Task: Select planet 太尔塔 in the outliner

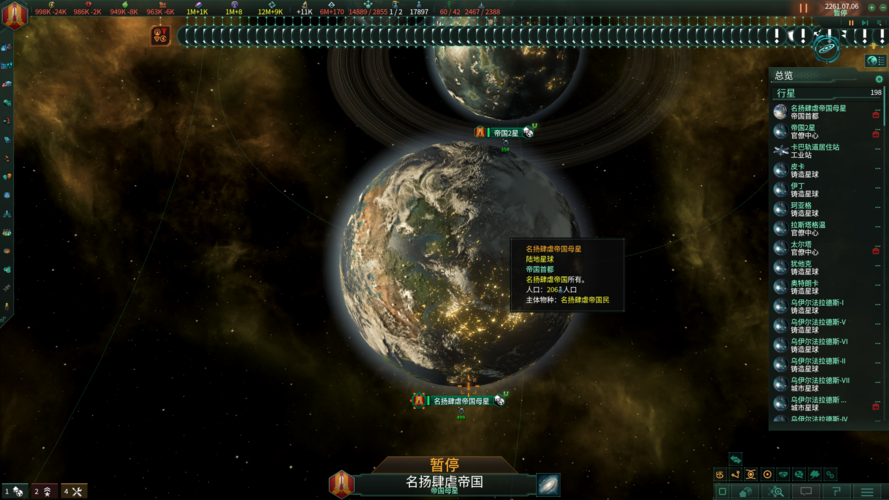Action: click(801, 247)
